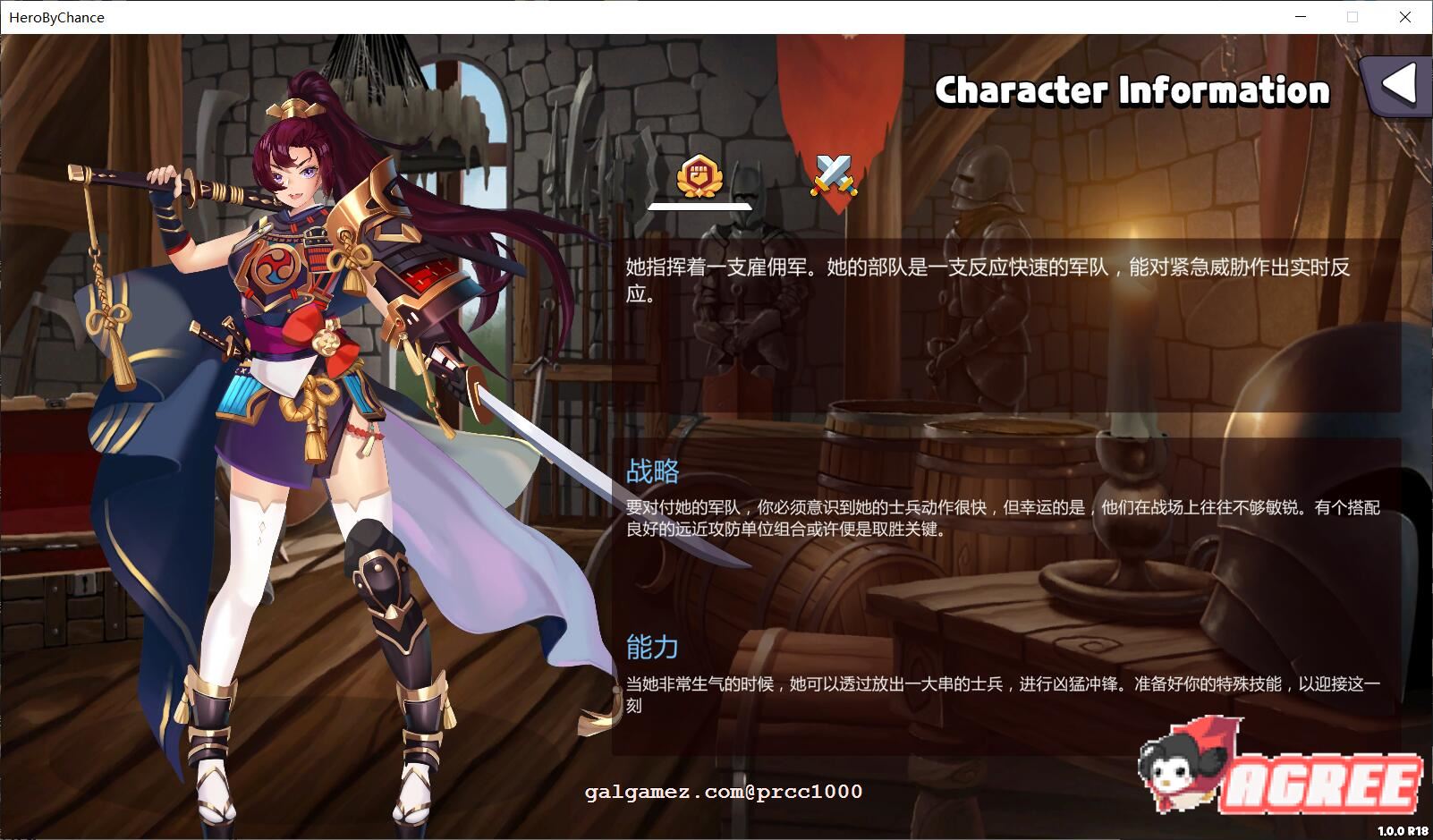This screenshot has height=840, width=1433.
Task: Close the HeroByChance window
Action: pos(1406,17)
